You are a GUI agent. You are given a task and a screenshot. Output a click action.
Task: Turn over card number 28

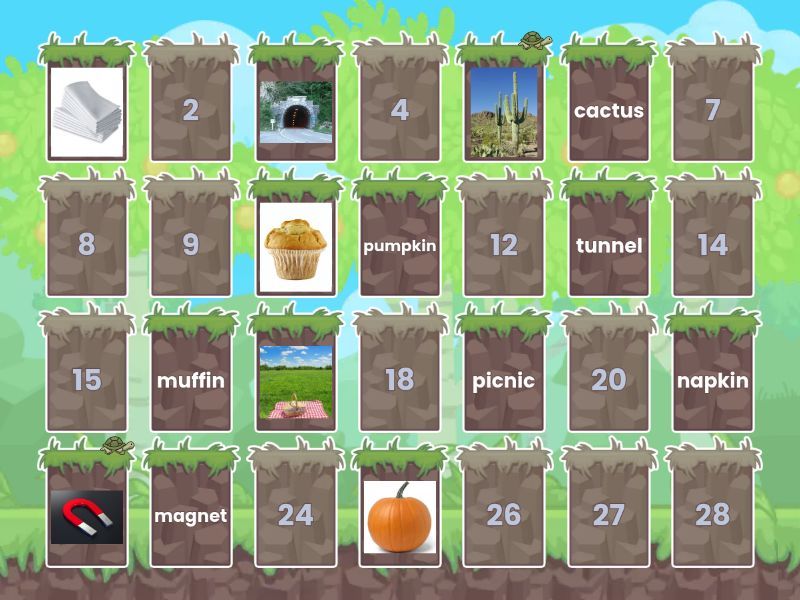pyautogui.click(x=712, y=515)
